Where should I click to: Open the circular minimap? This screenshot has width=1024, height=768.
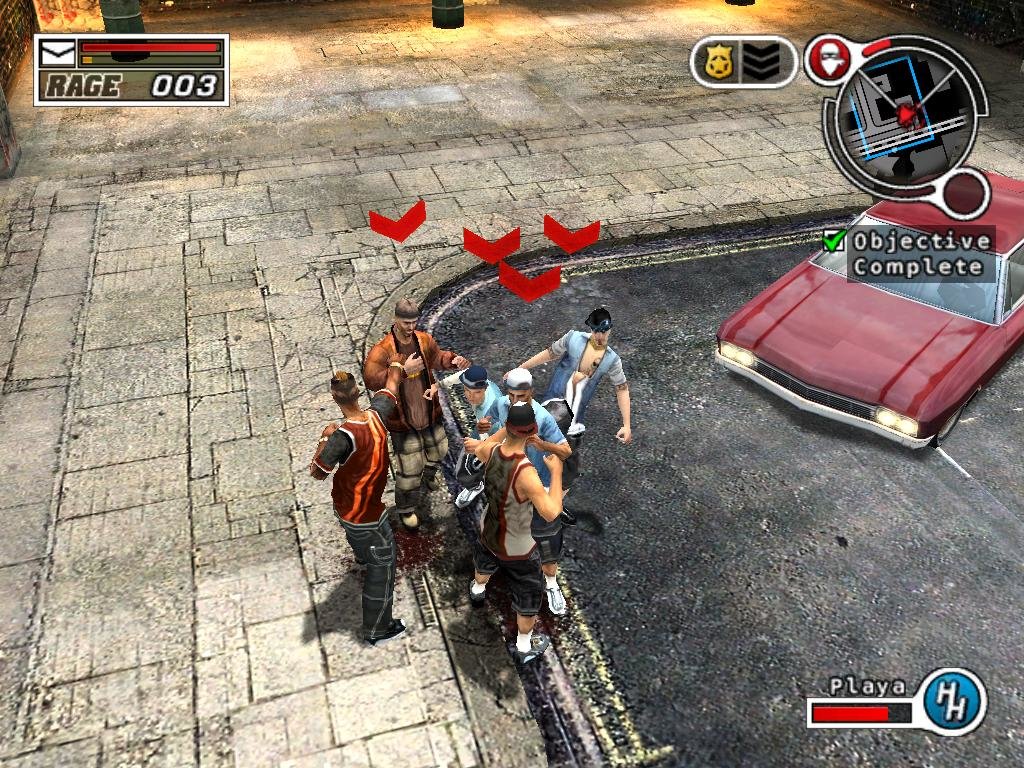pos(903,110)
